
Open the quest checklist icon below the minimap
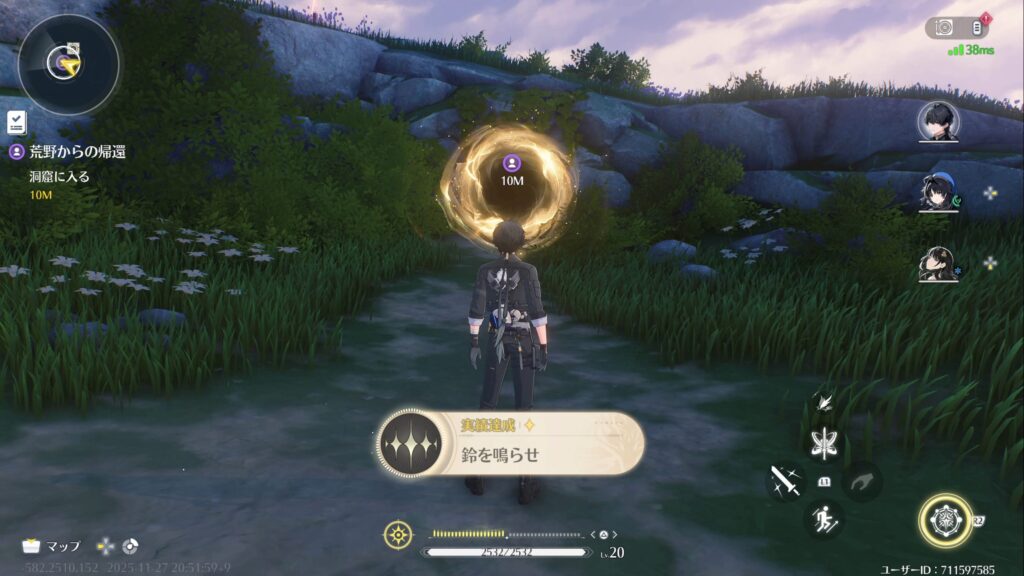16,122
